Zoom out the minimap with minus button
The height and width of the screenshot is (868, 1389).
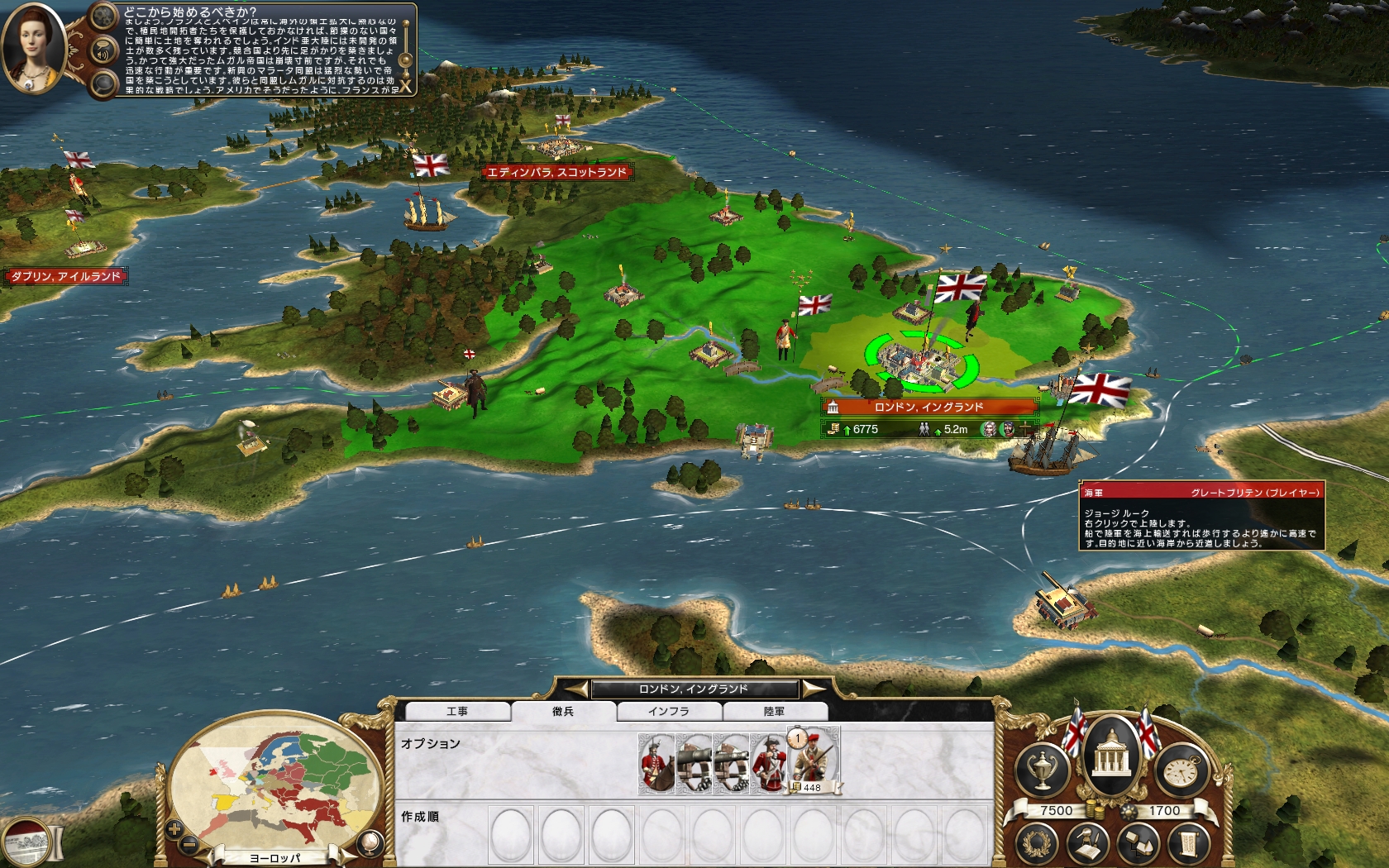[x=189, y=843]
